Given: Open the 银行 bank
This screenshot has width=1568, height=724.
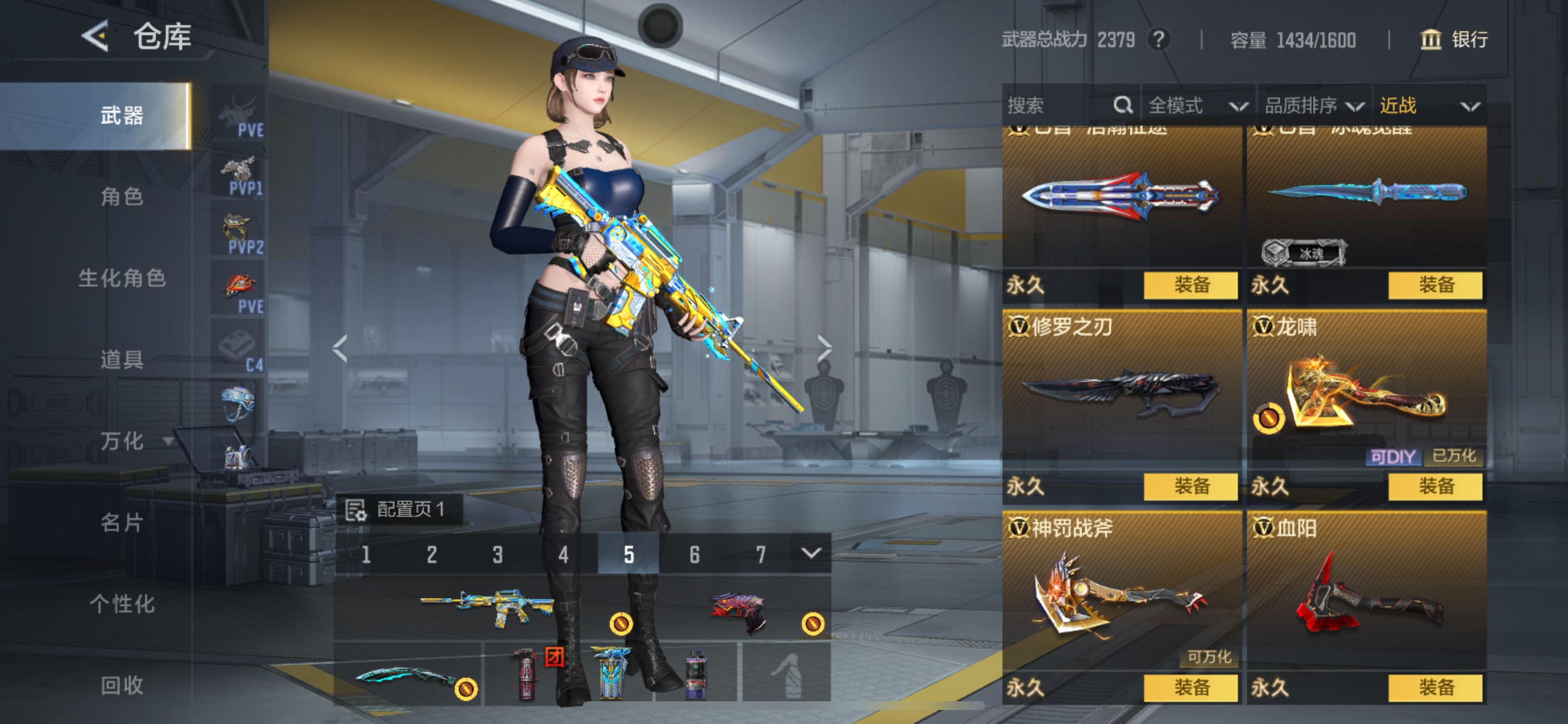Looking at the screenshot, I should (x=1454, y=40).
